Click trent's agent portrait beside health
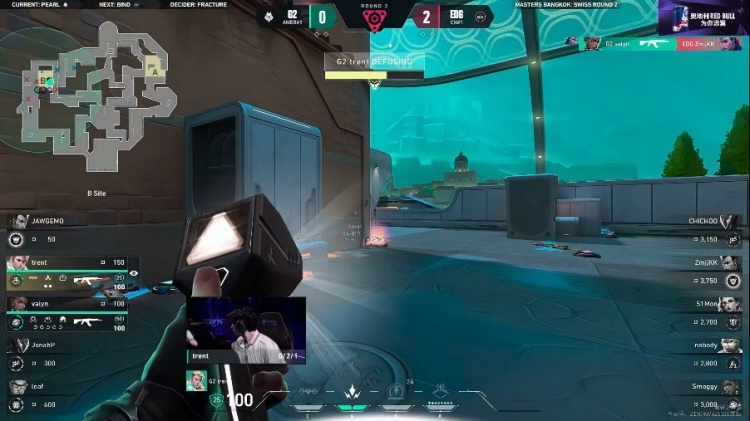Image resolution: width=750 pixels, height=421 pixels. point(194,380)
